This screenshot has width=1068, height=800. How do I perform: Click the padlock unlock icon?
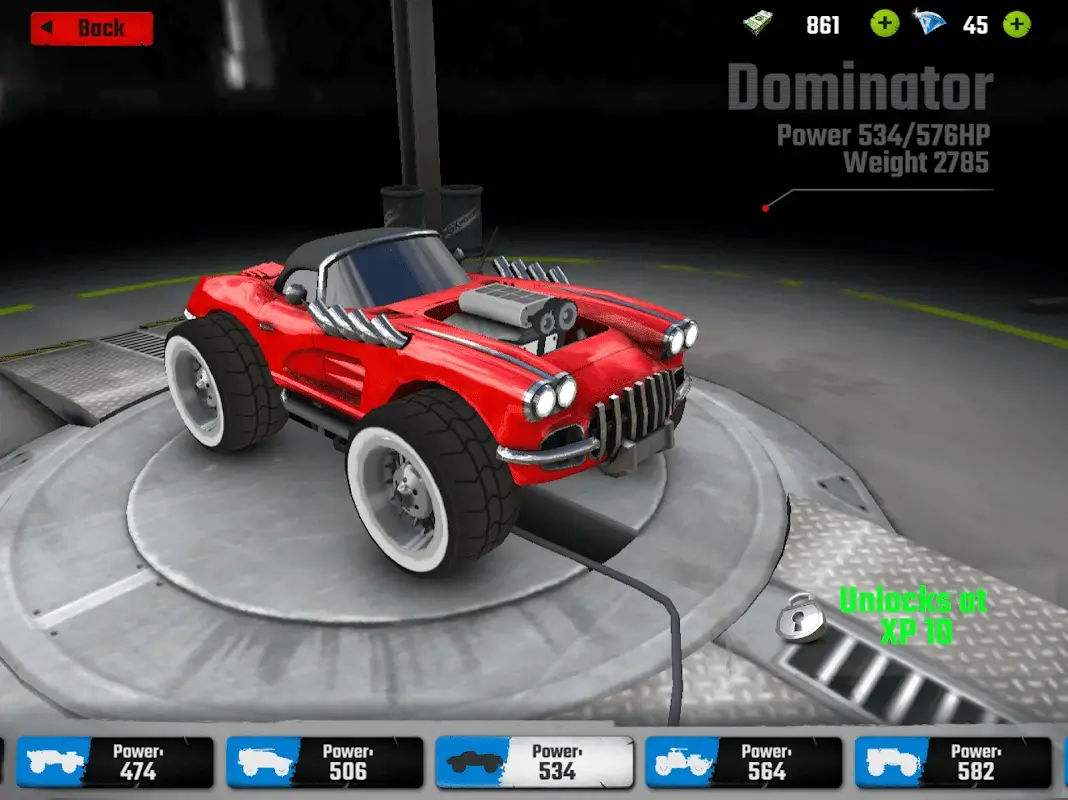(x=803, y=618)
